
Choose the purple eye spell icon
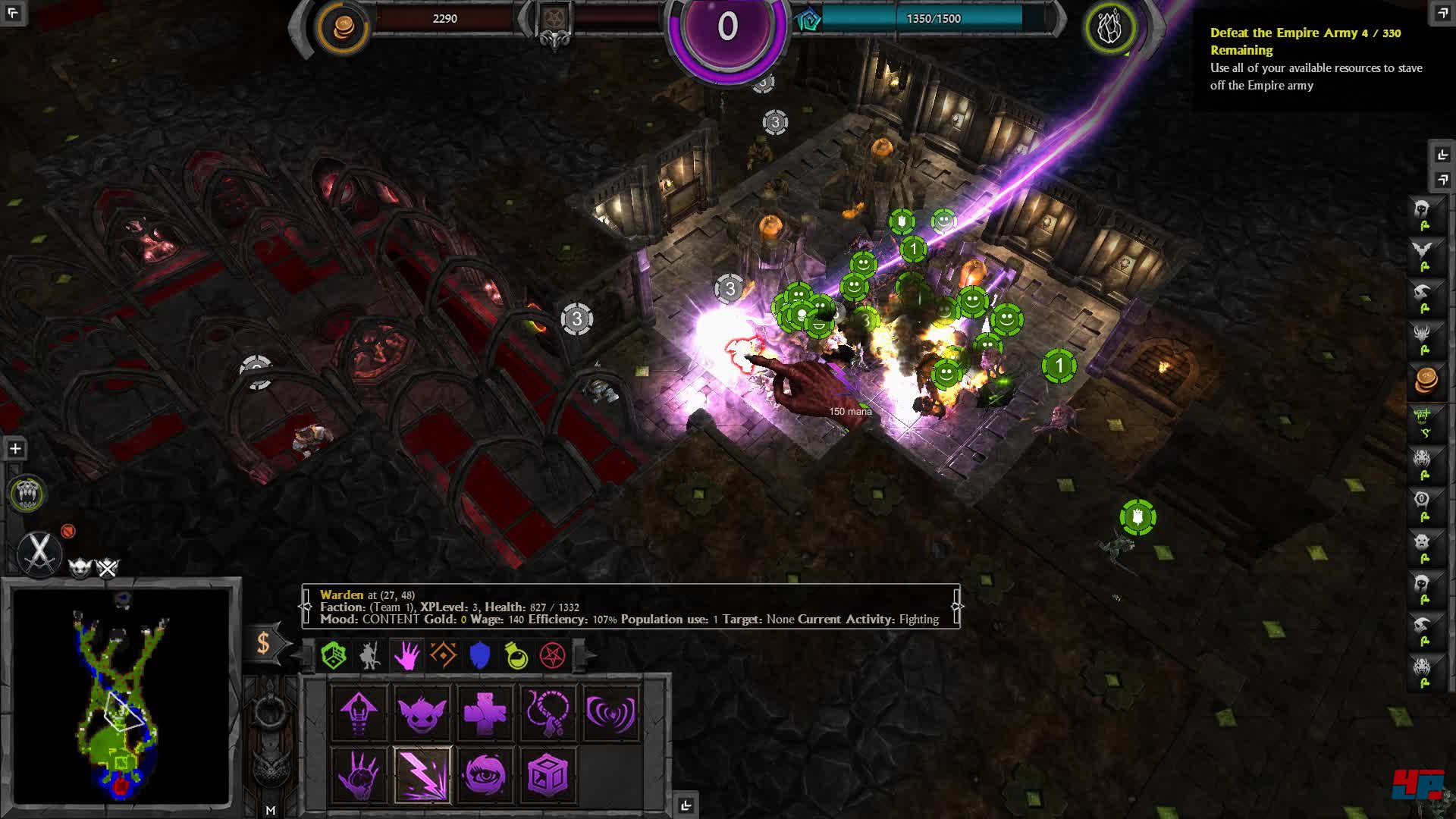coord(485,775)
